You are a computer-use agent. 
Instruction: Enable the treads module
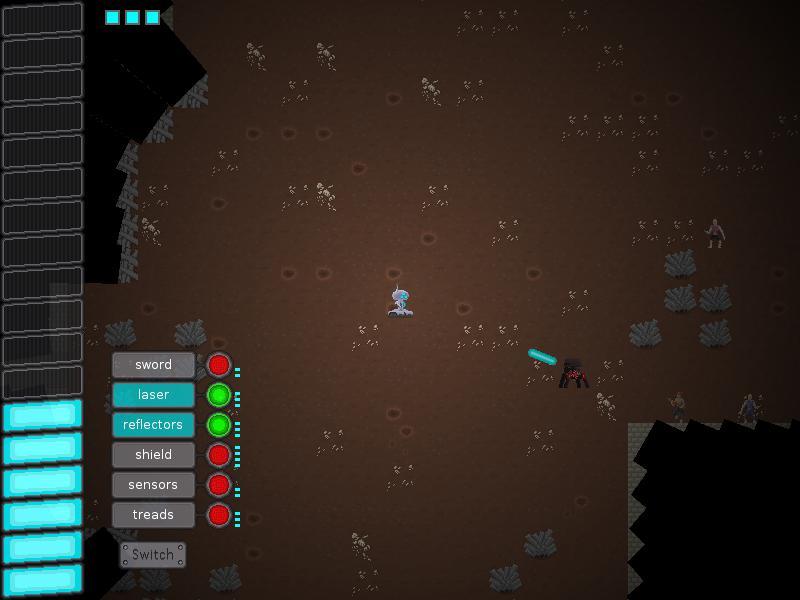(x=153, y=515)
